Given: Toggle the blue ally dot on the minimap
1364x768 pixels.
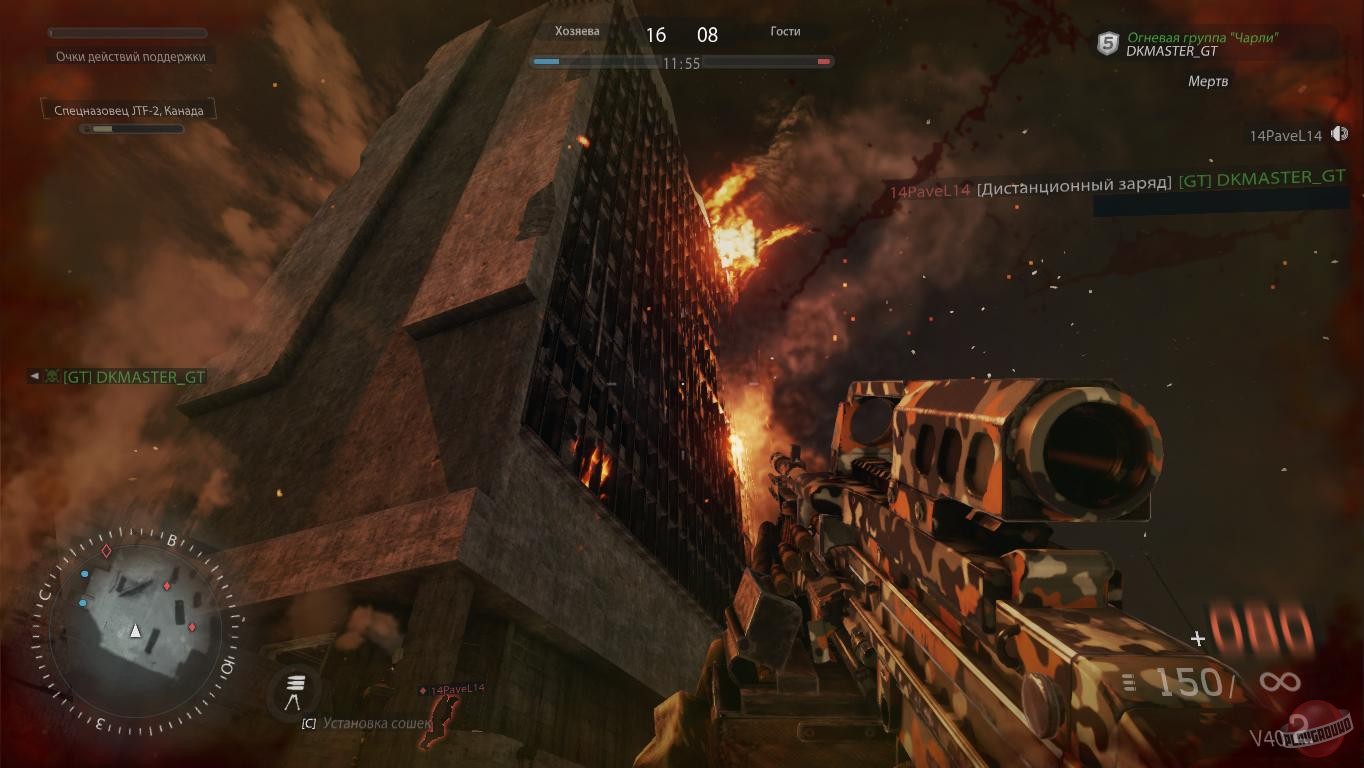Looking at the screenshot, I should click(x=83, y=574).
